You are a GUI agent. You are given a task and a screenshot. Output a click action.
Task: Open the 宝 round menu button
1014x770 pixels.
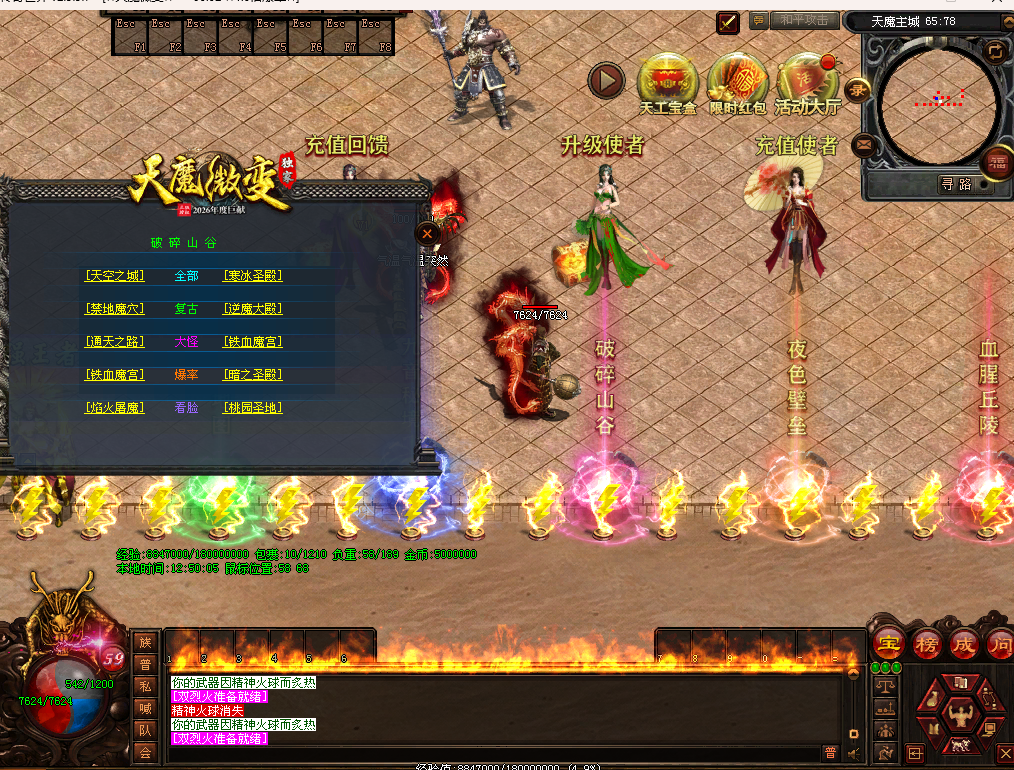887,643
